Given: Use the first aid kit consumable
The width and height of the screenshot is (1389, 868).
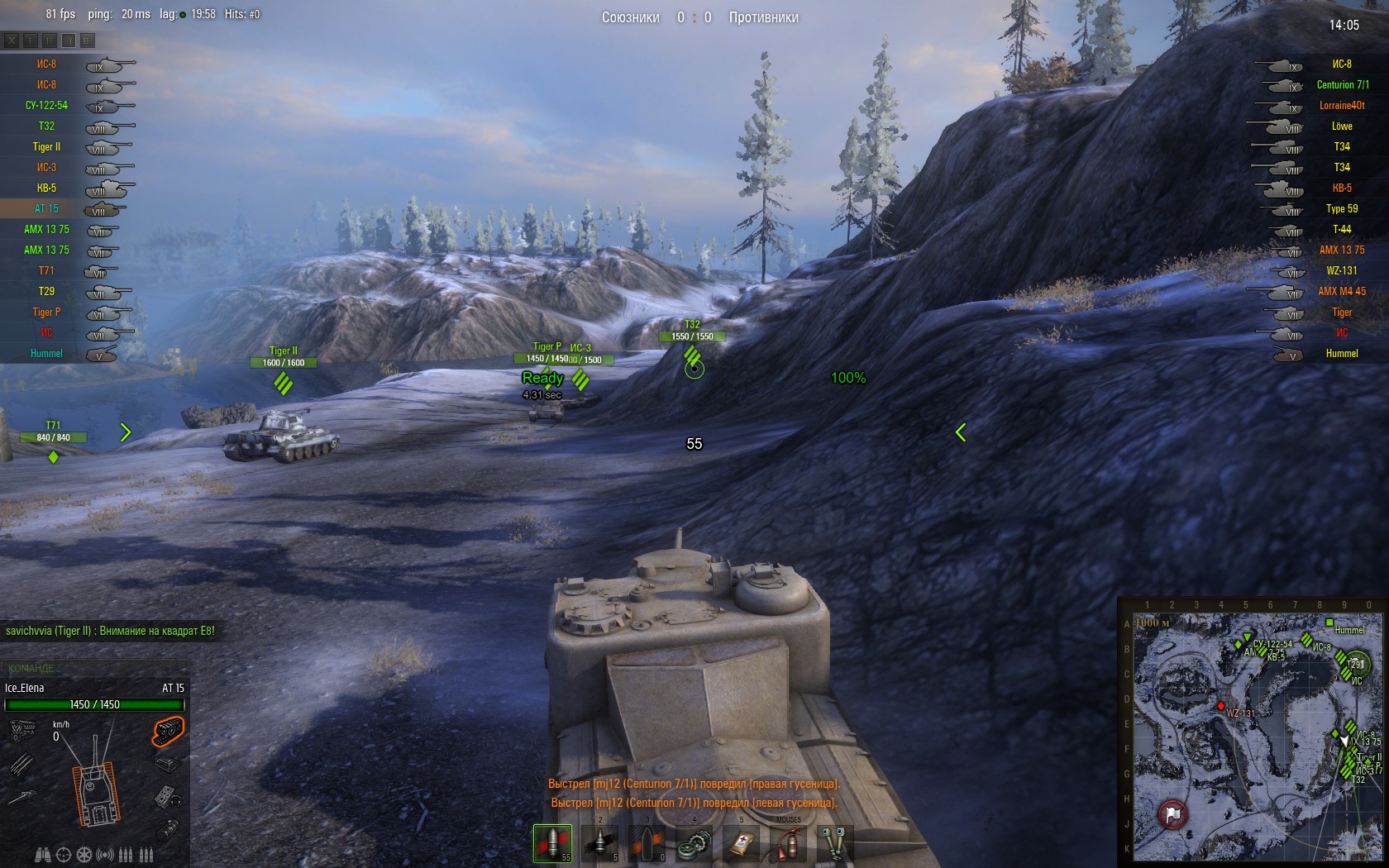Looking at the screenshot, I should [741, 843].
